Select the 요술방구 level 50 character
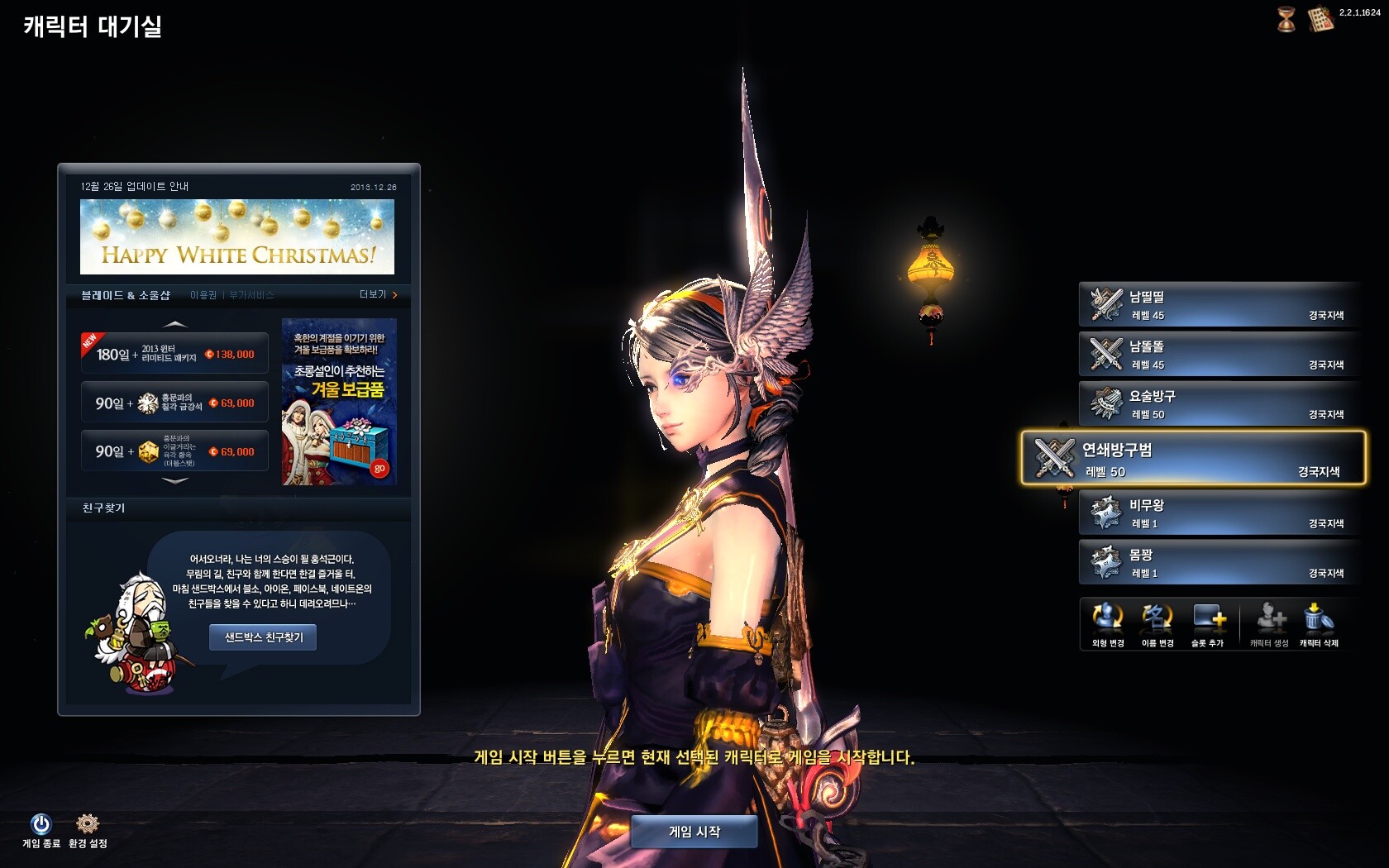The height and width of the screenshot is (868, 1389). tap(1219, 404)
